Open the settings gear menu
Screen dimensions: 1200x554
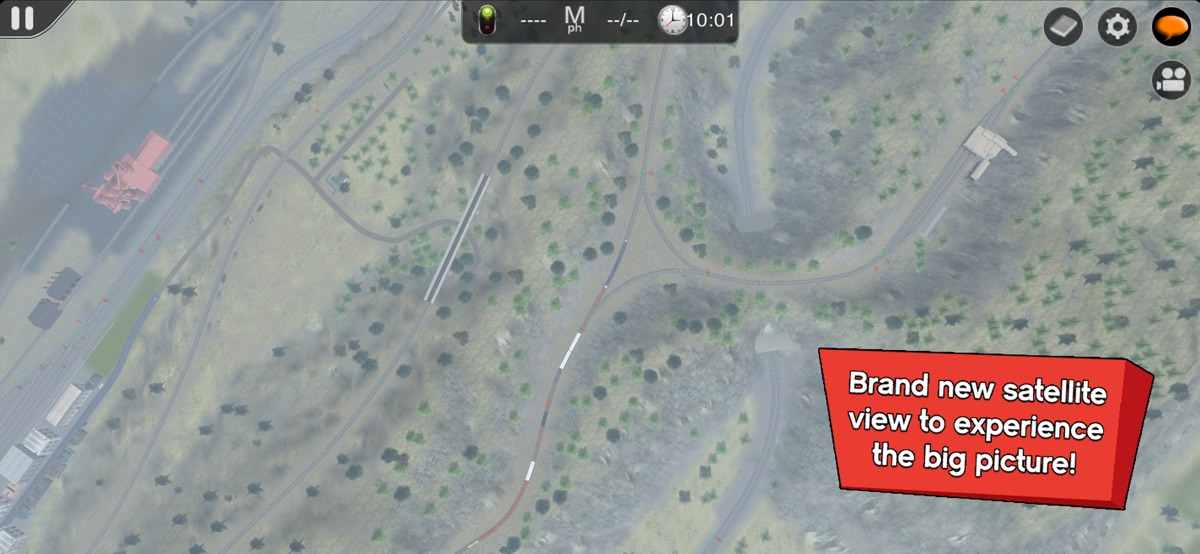(1117, 27)
